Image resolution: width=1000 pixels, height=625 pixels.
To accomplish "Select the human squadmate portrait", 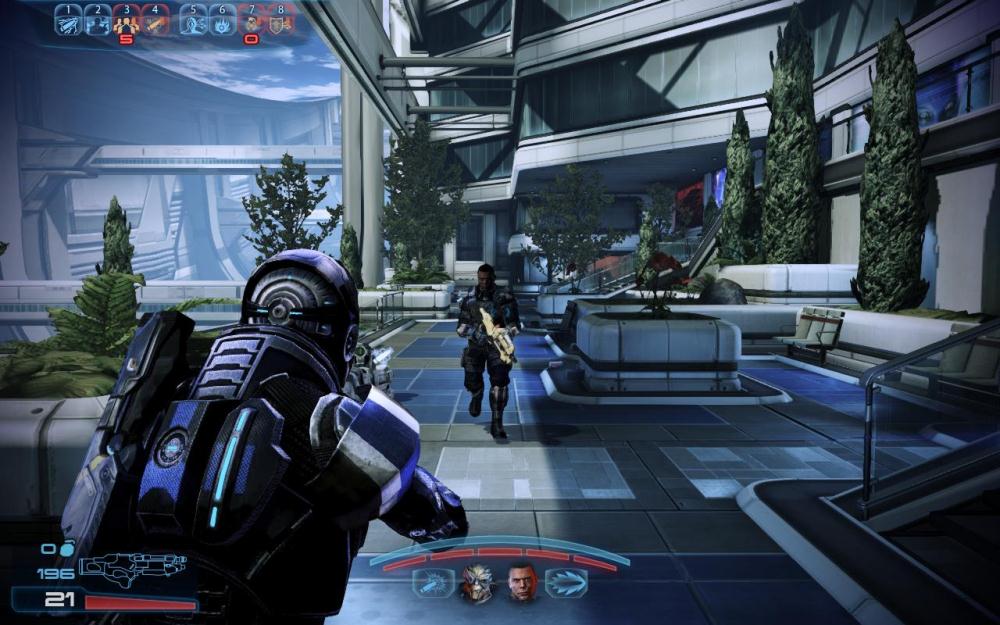I will pyautogui.click(x=522, y=583).
